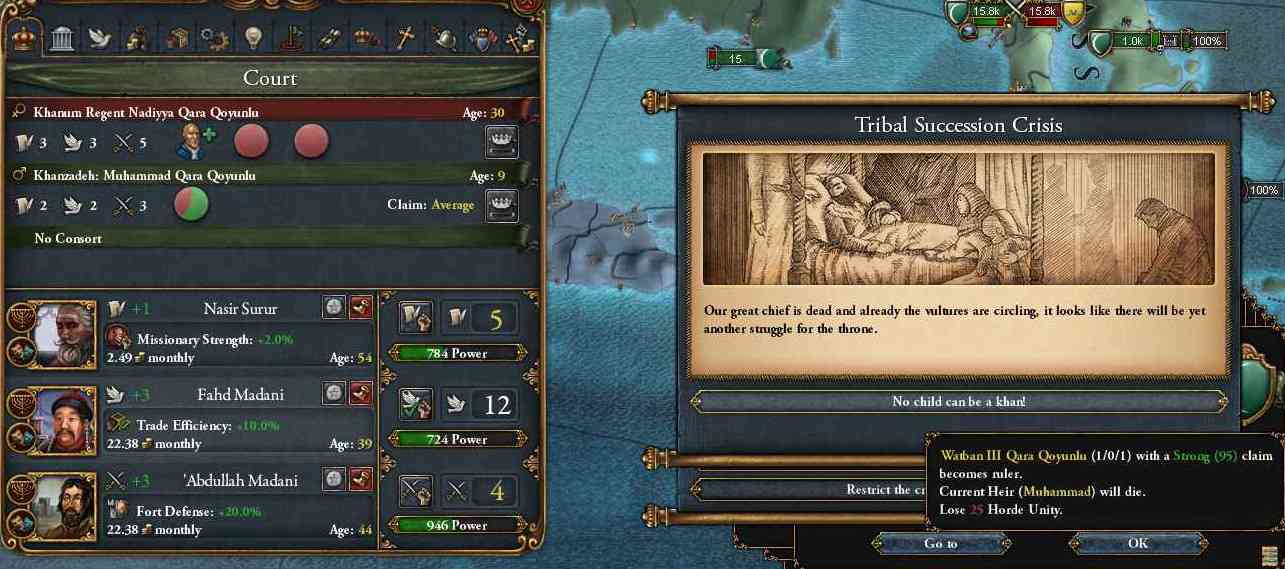Click the crown button beside heir Muhammad
The image size is (1285, 569).
501,205
